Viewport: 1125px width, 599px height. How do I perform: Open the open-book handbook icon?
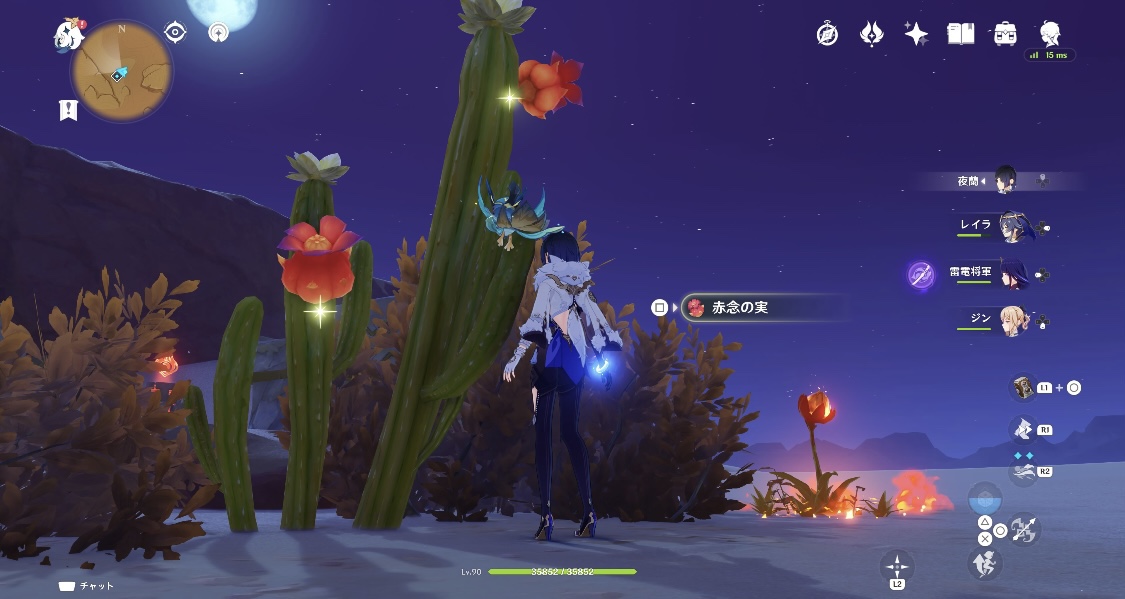click(960, 34)
